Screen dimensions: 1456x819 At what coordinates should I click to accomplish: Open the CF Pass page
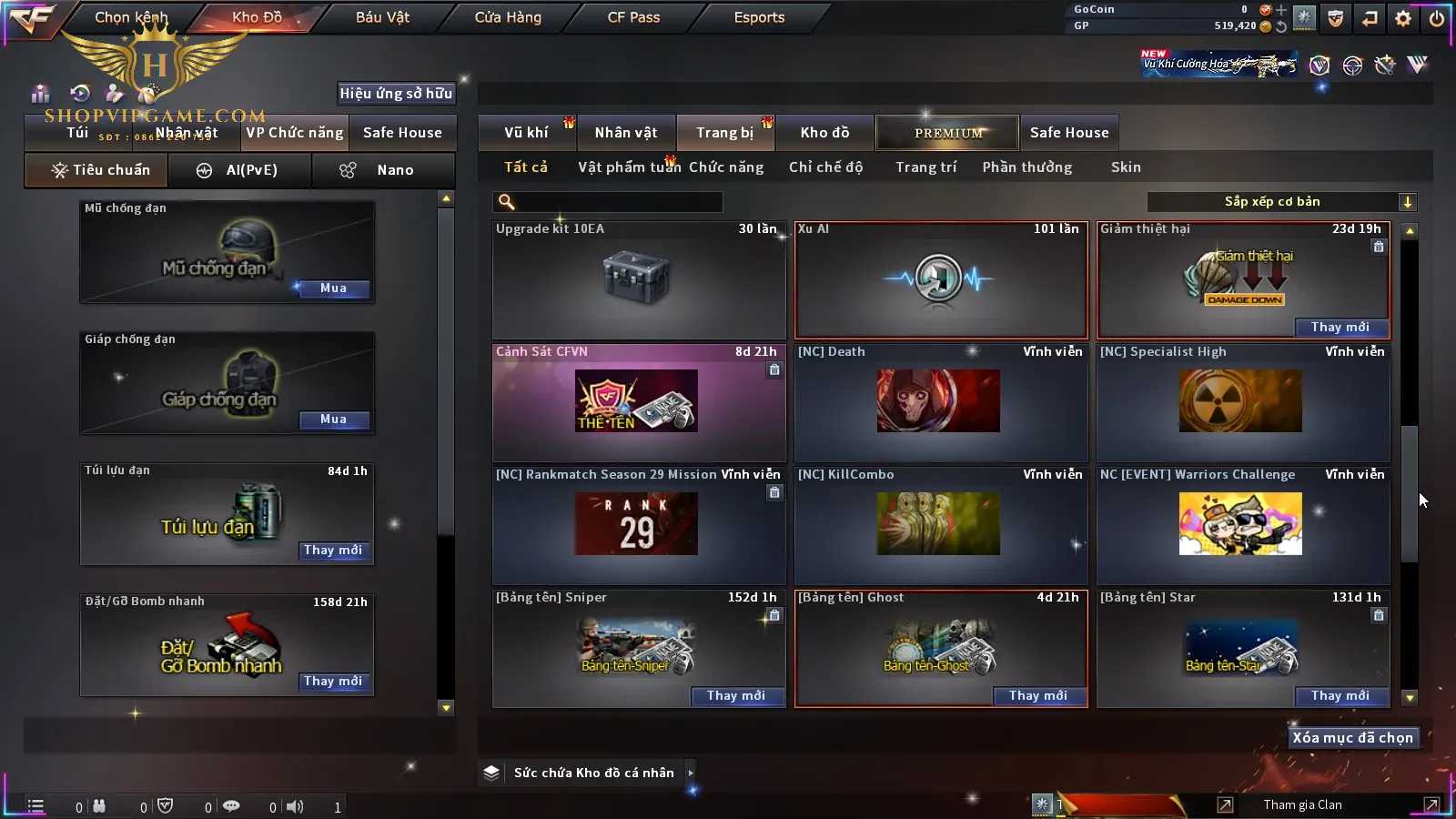coord(633,17)
